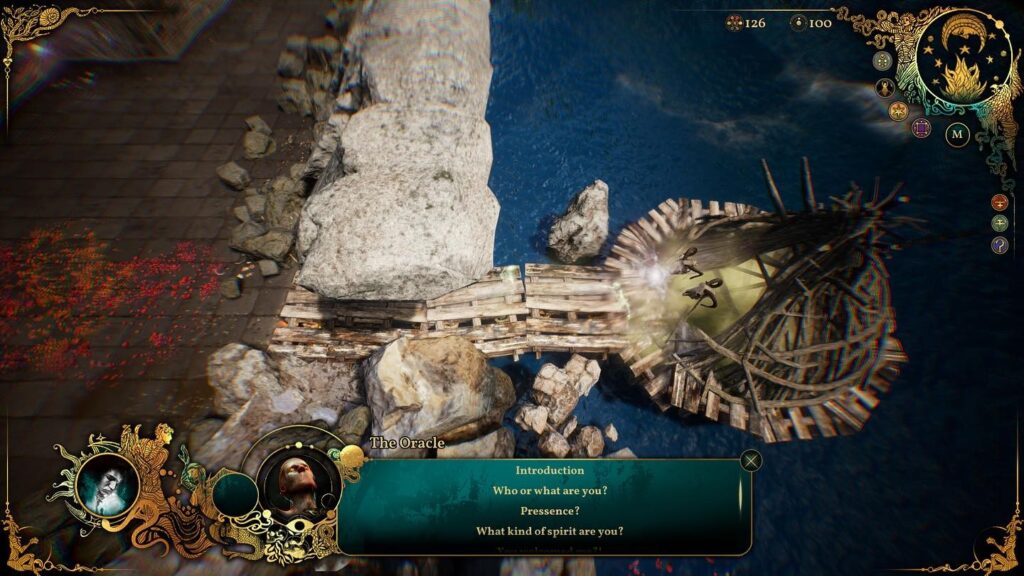Open the question mark help icon
This screenshot has width=1024, height=576.
[x=999, y=245]
